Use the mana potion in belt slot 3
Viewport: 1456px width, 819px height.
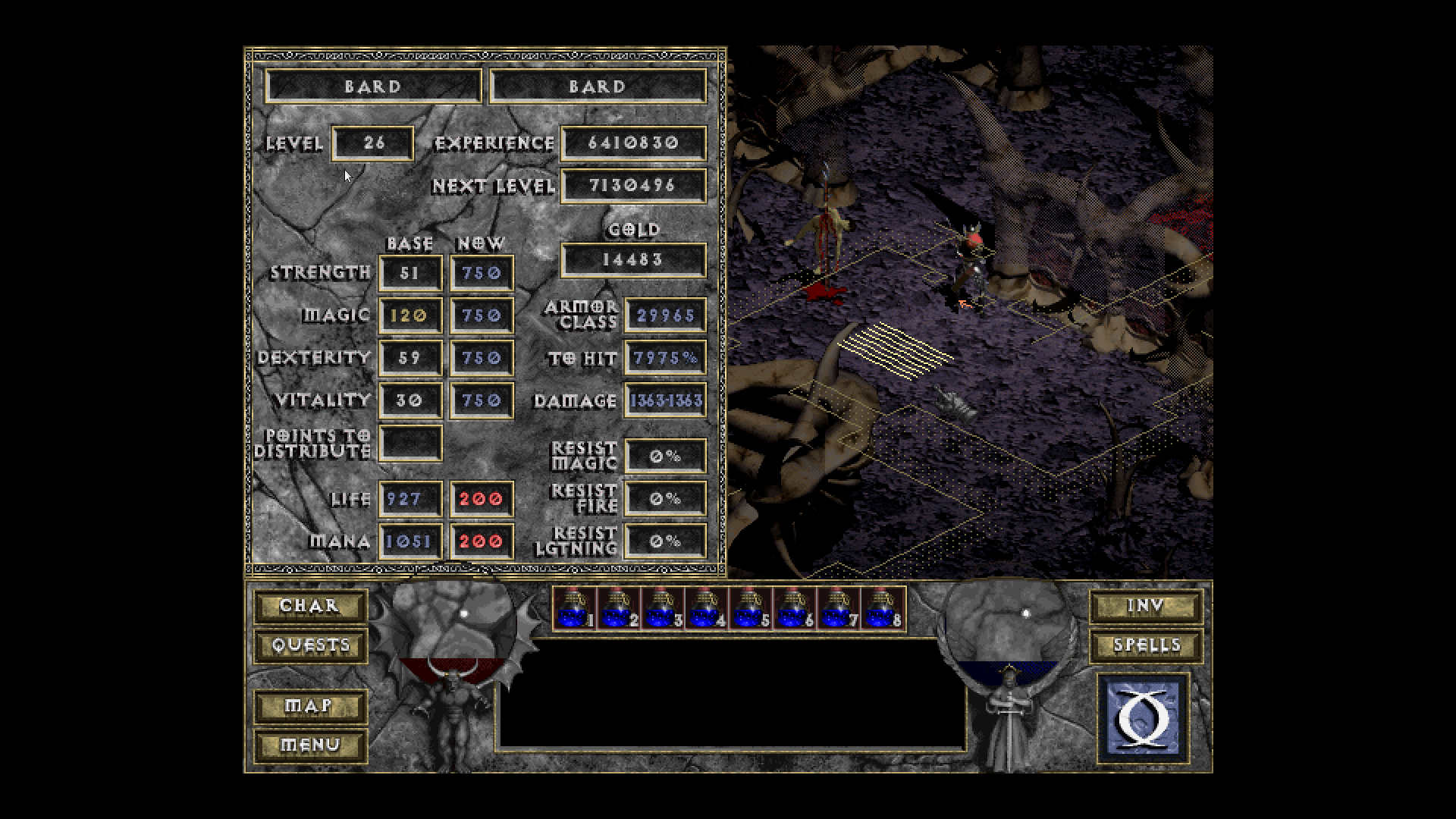[661, 608]
